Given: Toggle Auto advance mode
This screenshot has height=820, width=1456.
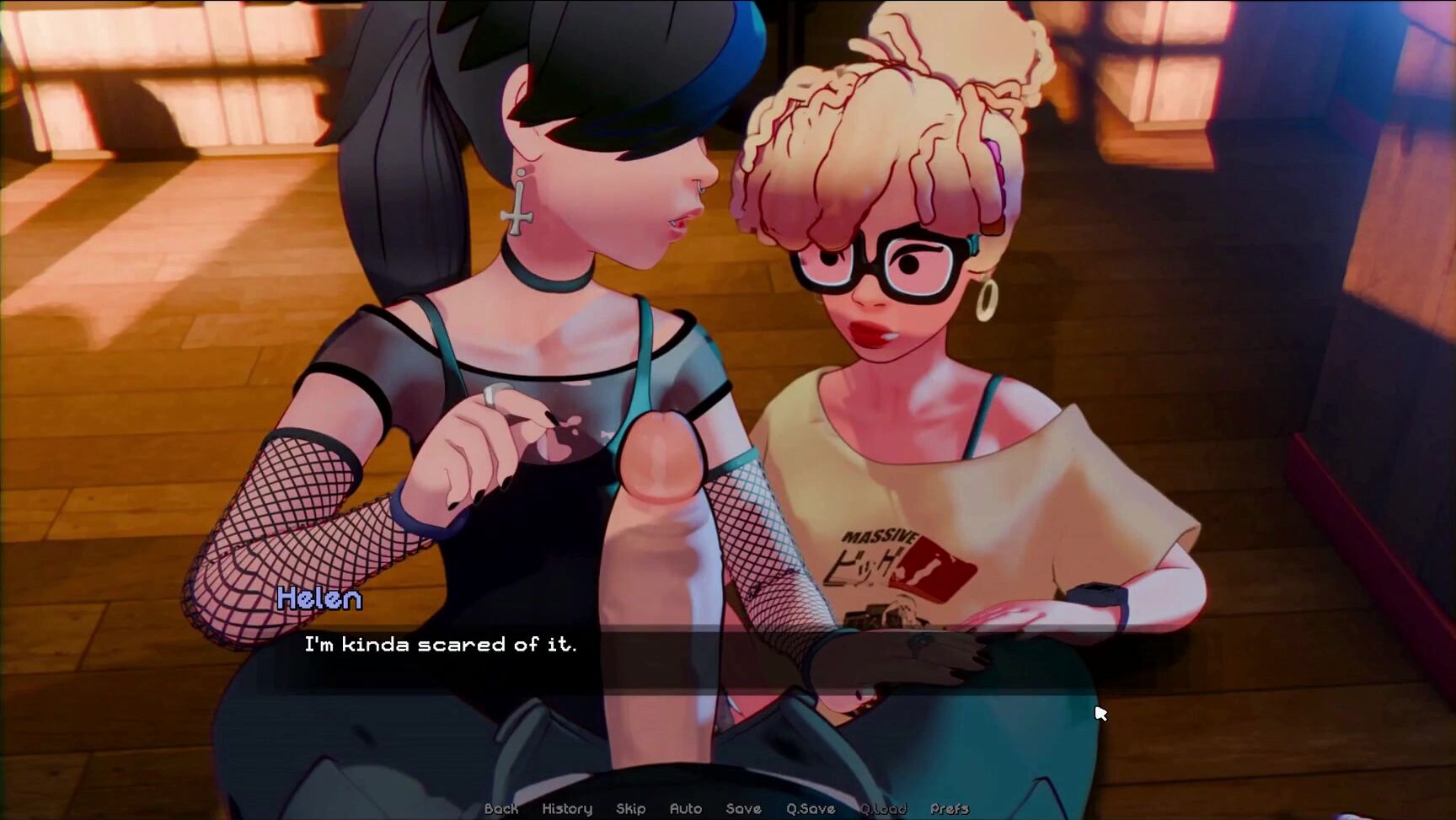Looking at the screenshot, I should [x=685, y=809].
